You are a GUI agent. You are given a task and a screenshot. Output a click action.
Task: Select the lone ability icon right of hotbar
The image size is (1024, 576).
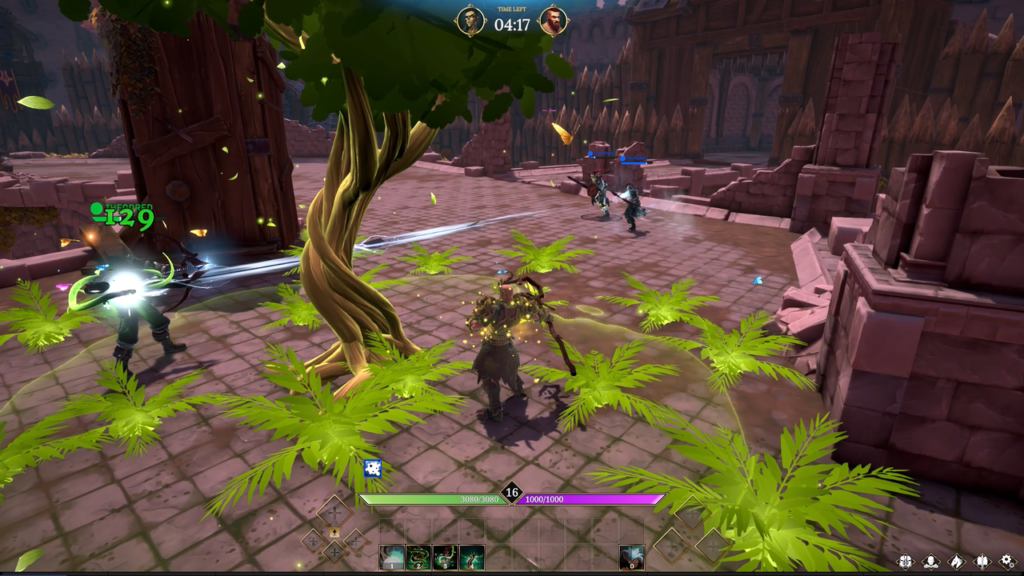[631, 557]
